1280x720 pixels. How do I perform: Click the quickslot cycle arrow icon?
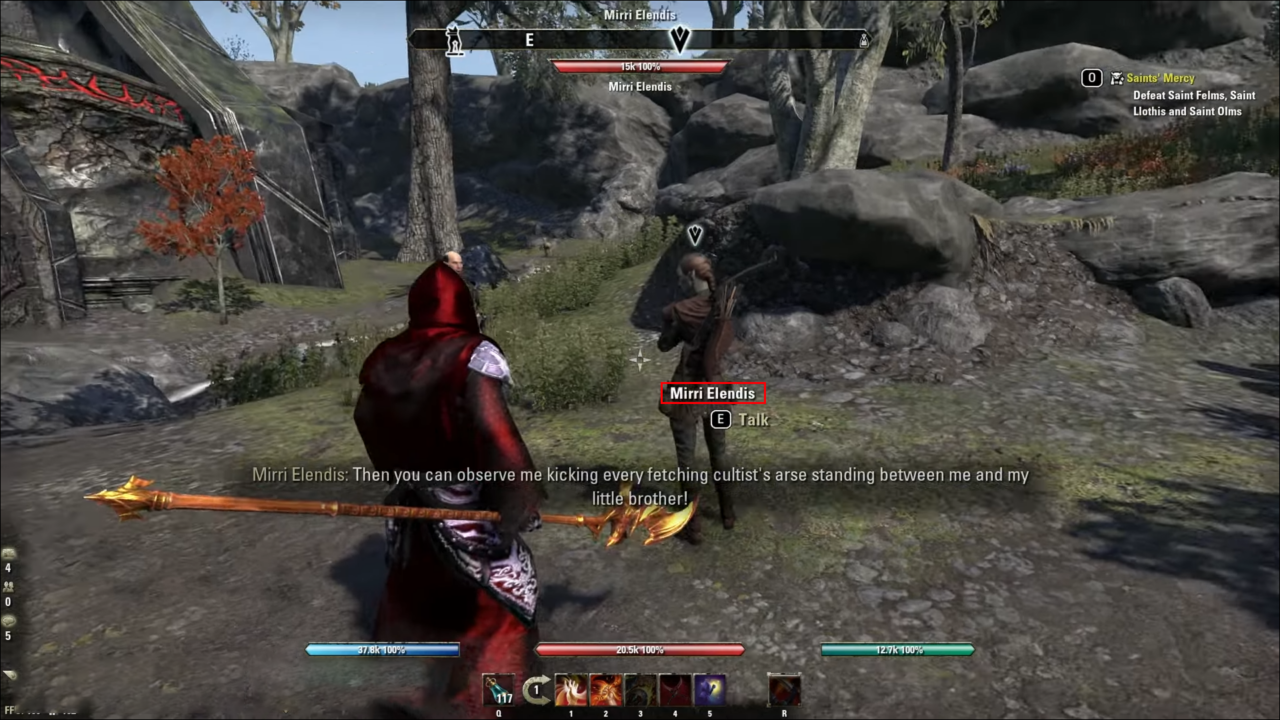click(537, 688)
